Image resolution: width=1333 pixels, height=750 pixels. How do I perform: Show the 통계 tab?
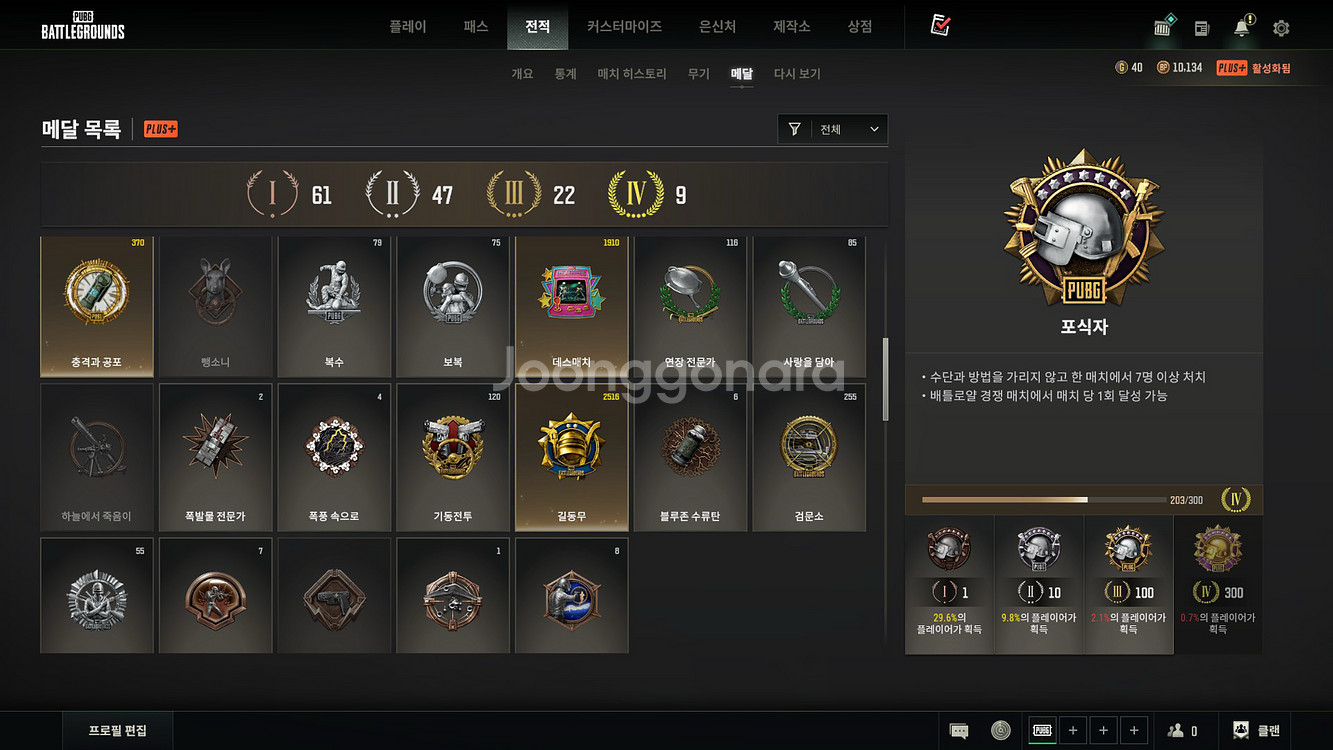(566, 74)
